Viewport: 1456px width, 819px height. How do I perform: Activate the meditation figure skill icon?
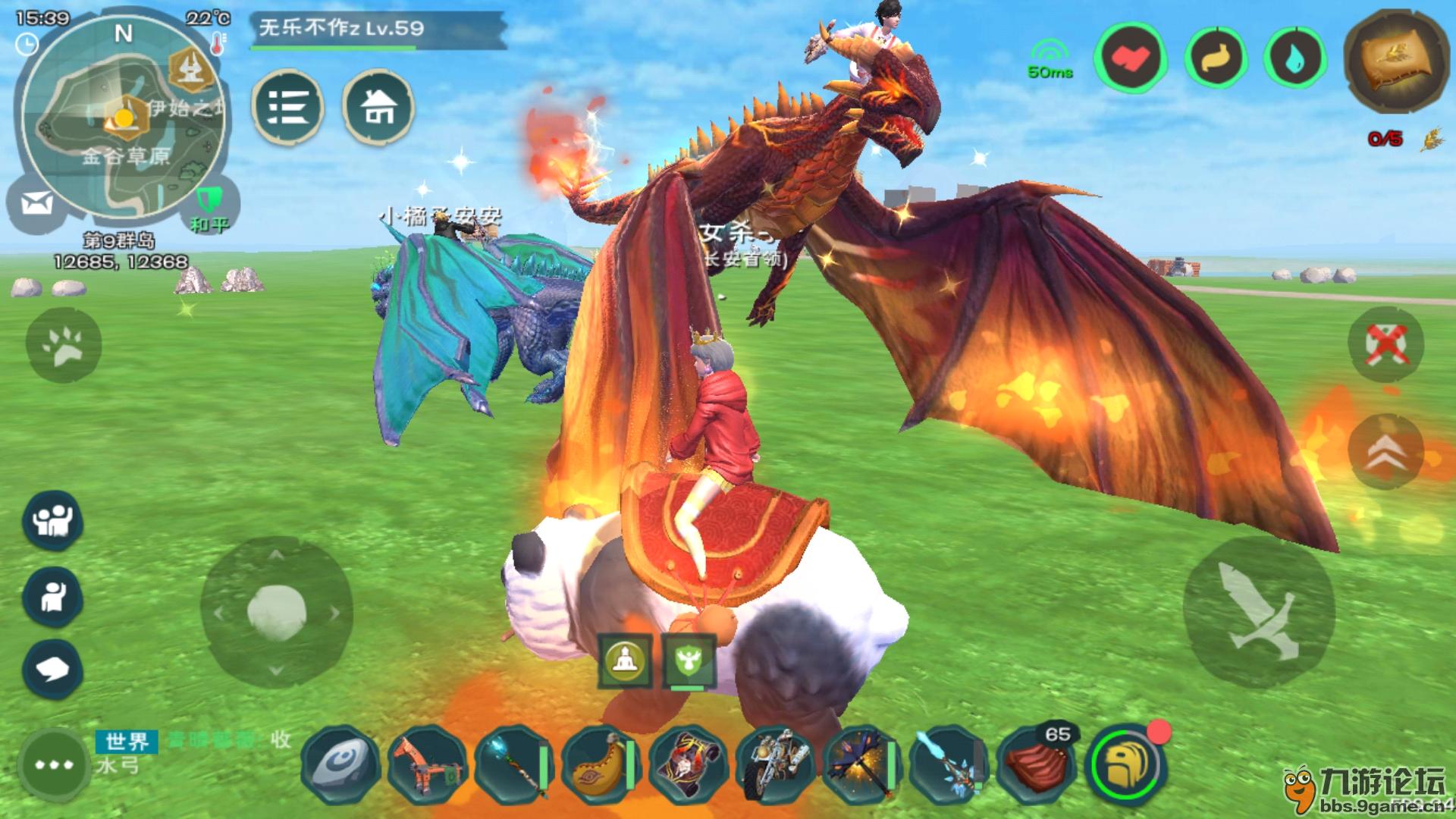coord(625,660)
